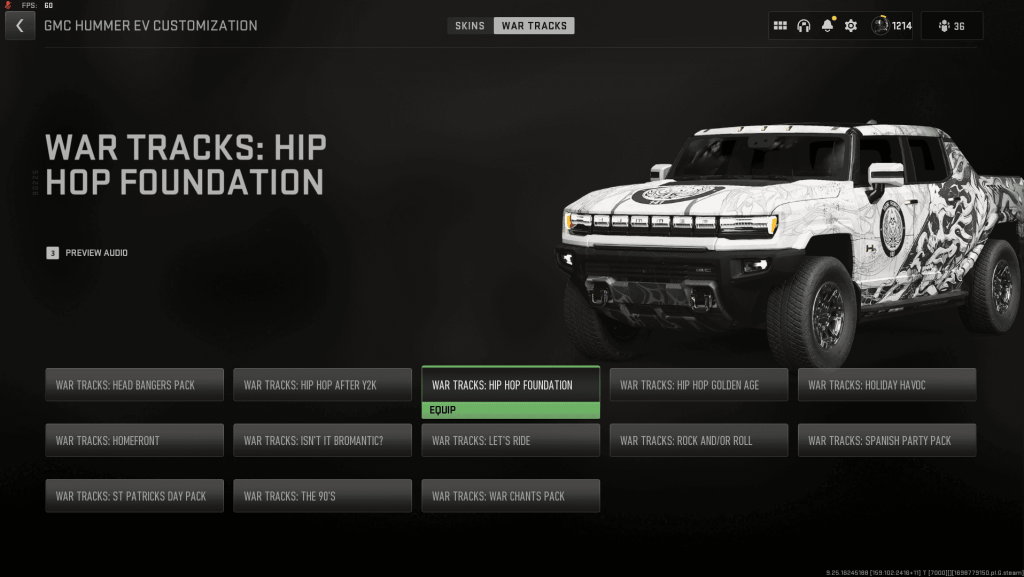Select War Tracks: Hip Hop After Y2K
1024x577 pixels.
(x=322, y=385)
